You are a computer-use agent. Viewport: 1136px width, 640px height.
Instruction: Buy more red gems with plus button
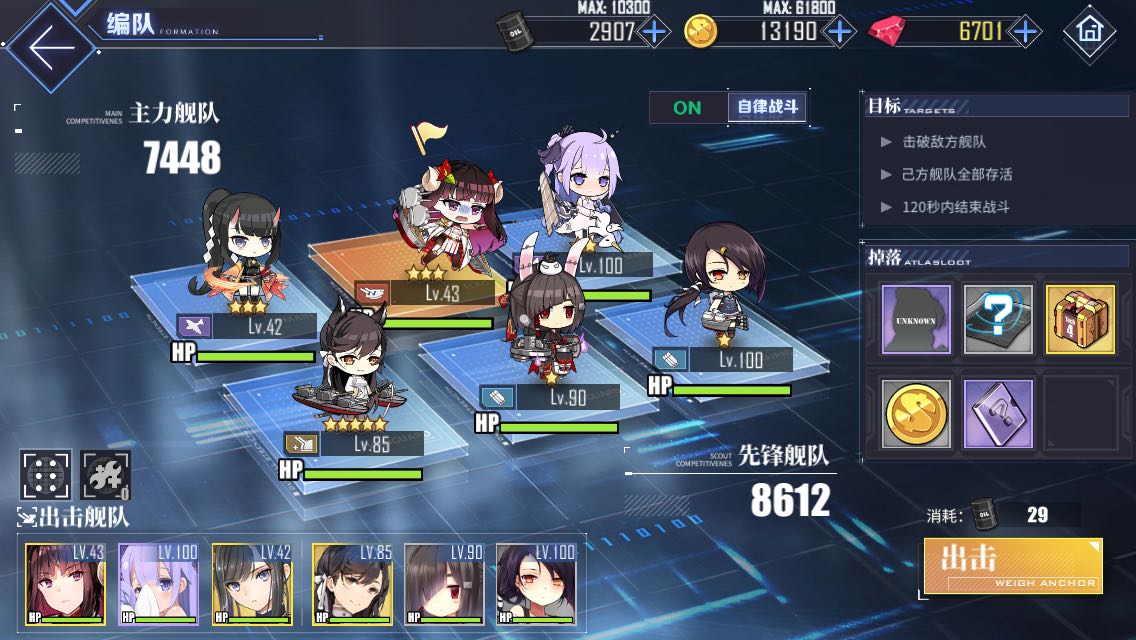click(1024, 32)
